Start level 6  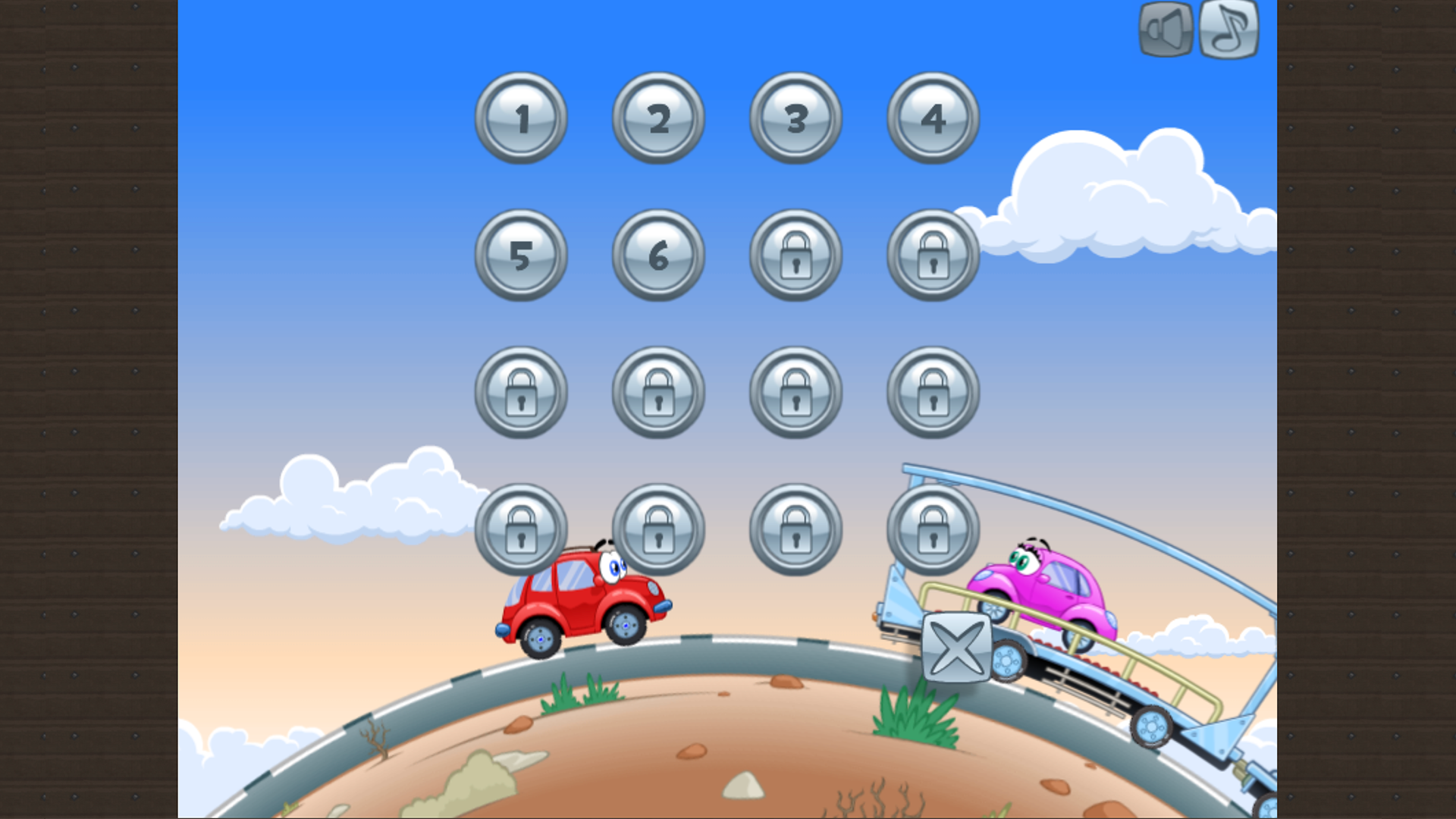coord(657,256)
